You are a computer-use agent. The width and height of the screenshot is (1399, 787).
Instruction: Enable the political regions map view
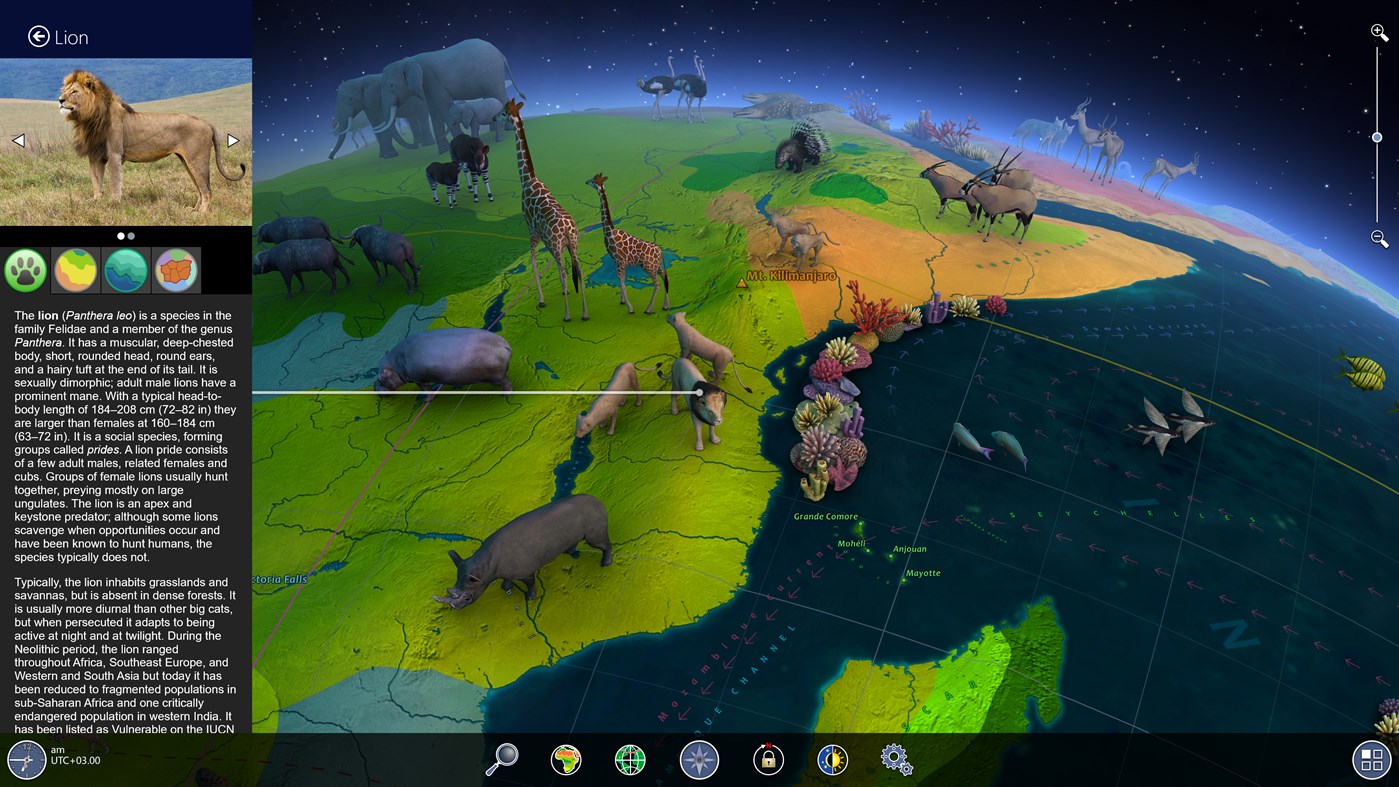[x=175, y=270]
